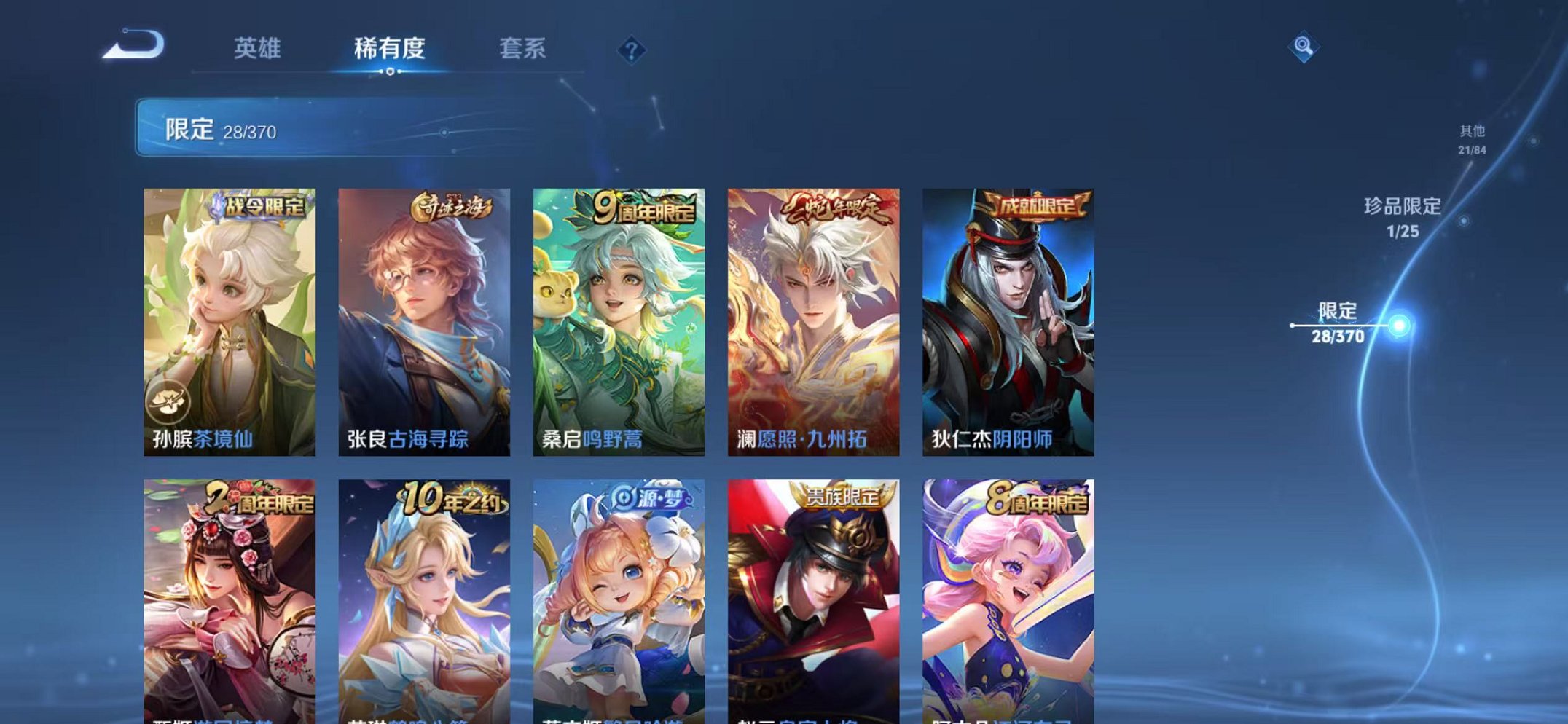This screenshot has height=724, width=1568.
Task: Switch to the 英雄 tab
Action: tap(256, 49)
